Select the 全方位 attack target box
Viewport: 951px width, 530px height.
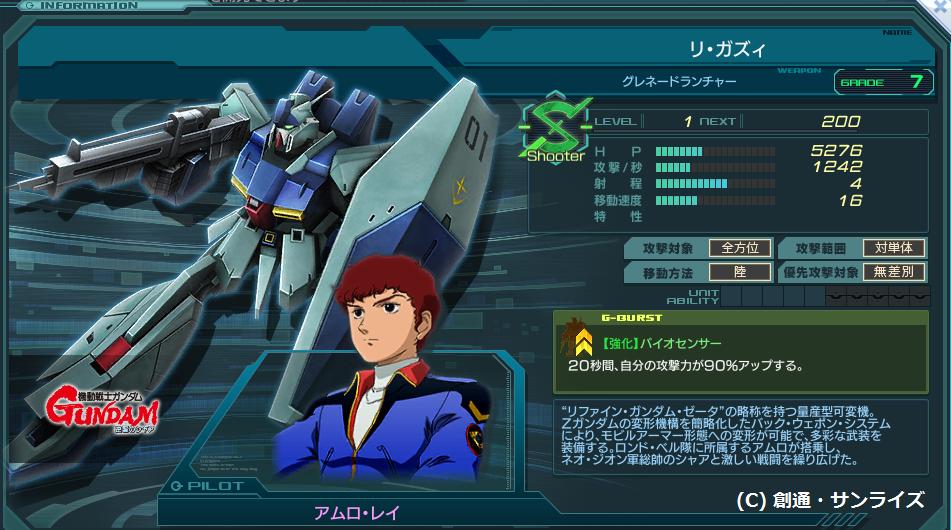pyautogui.click(x=739, y=248)
